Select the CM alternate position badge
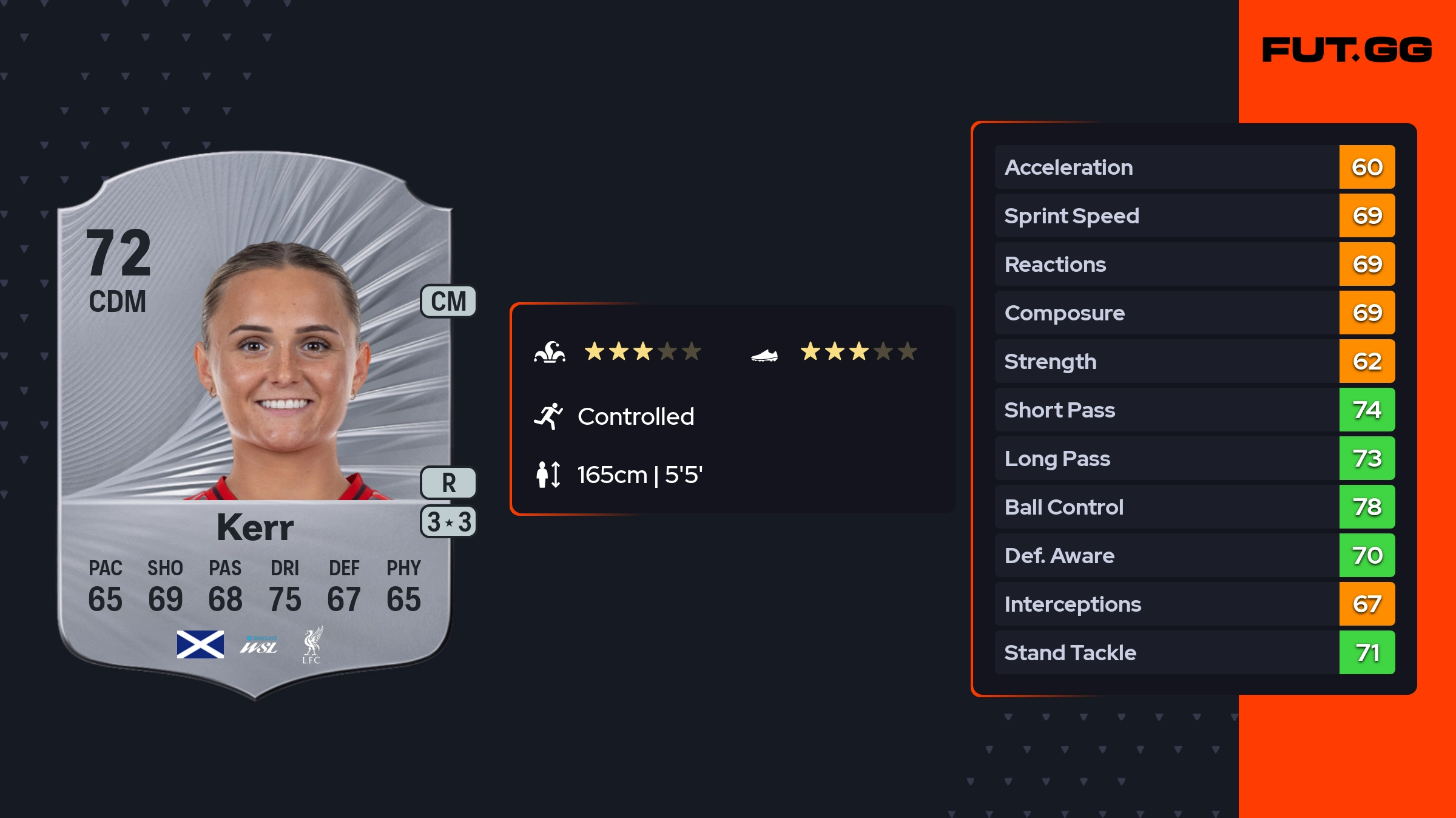1456x818 pixels. (x=448, y=302)
